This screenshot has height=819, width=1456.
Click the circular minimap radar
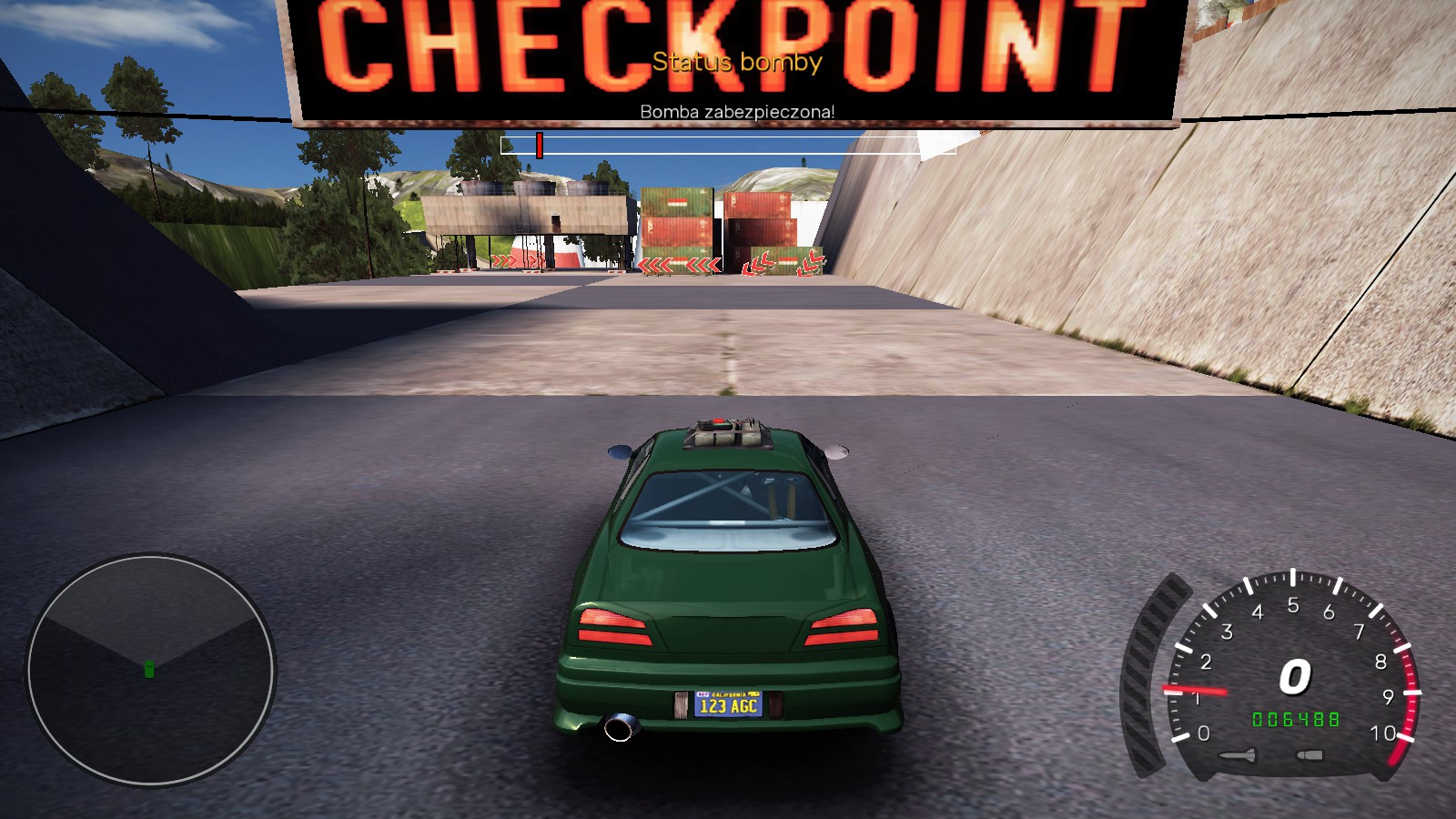[150, 670]
